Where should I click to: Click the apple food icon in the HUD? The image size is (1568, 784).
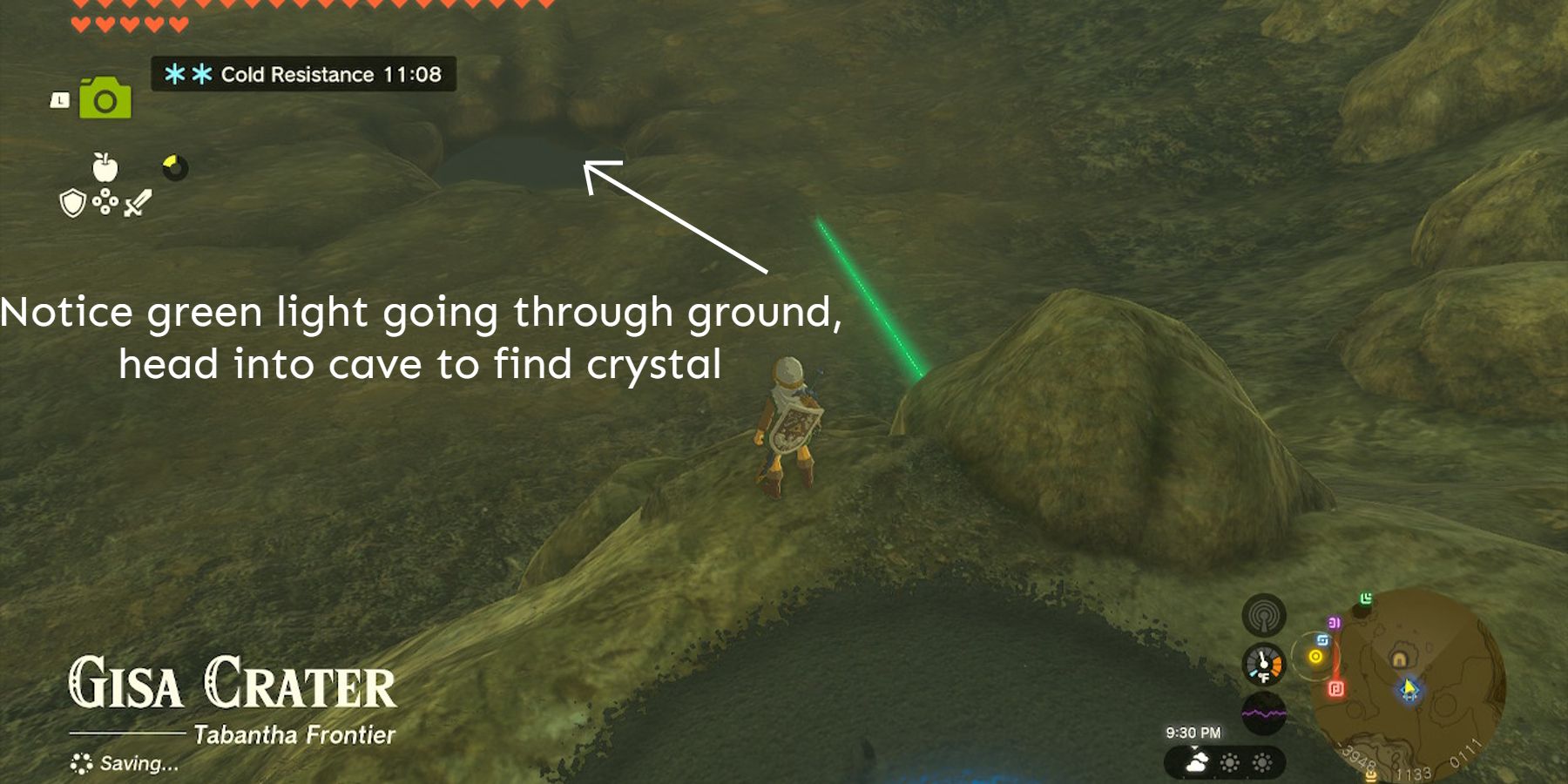tap(105, 166)
